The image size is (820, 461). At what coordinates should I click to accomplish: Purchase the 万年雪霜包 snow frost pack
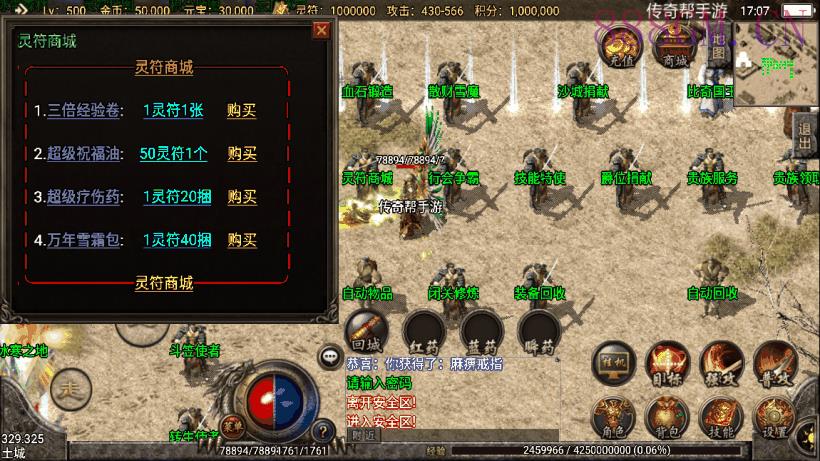point(241,240)
